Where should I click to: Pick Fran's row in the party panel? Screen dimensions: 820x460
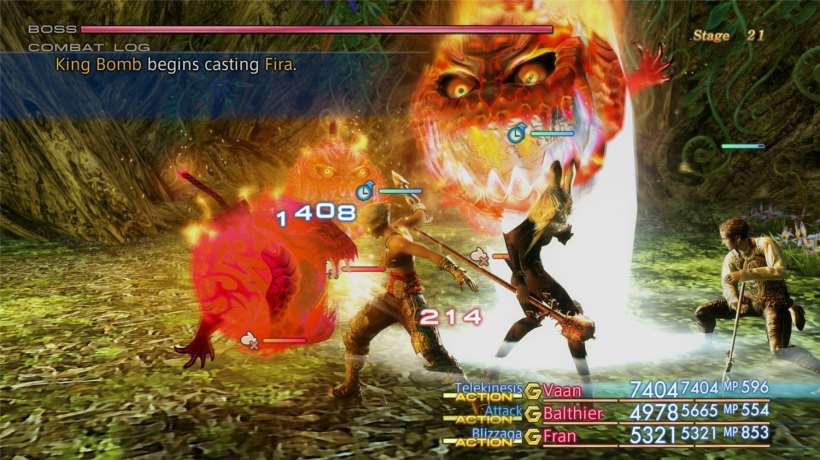point(561,436)
